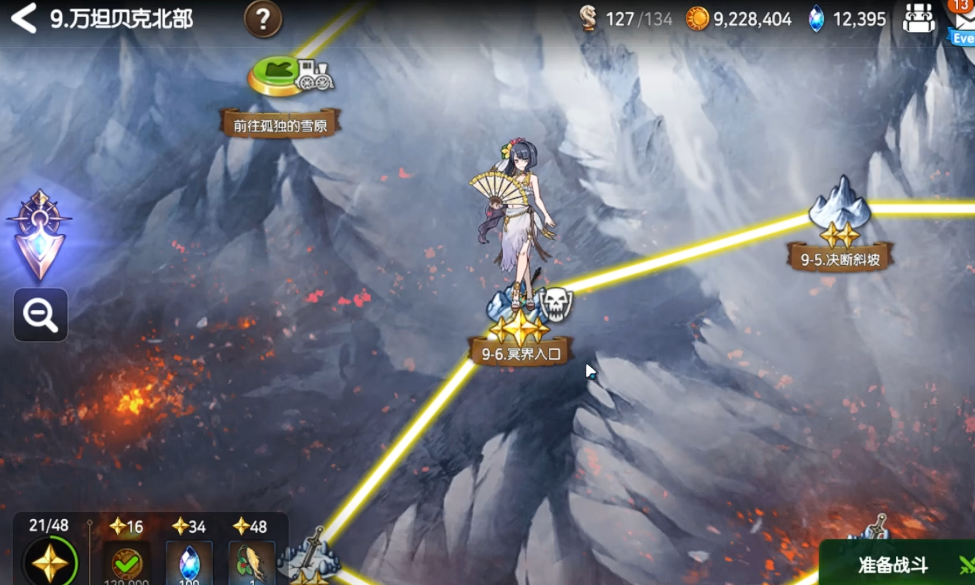Claim the 48-star feather item reward
Screen dimensions: 975x585
(250, 562)
